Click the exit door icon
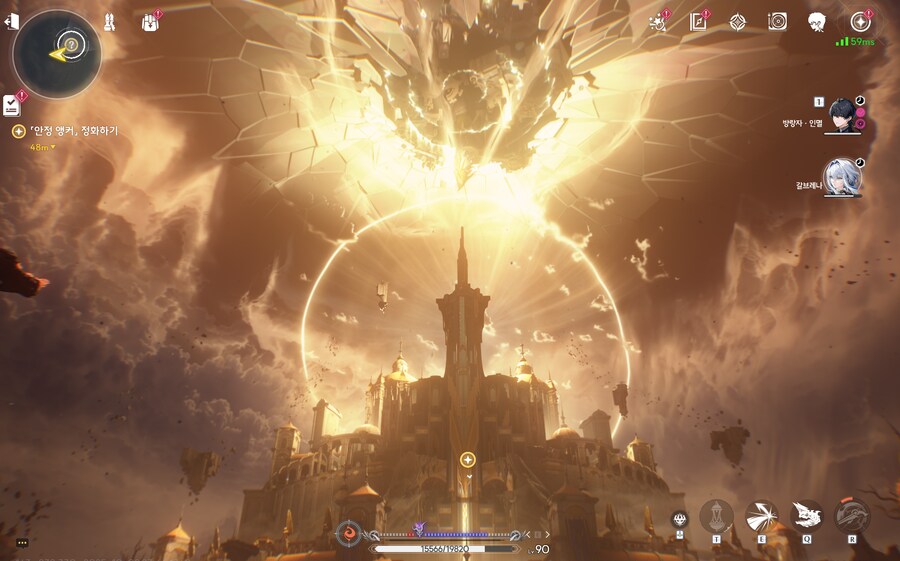 click(12, 21)
